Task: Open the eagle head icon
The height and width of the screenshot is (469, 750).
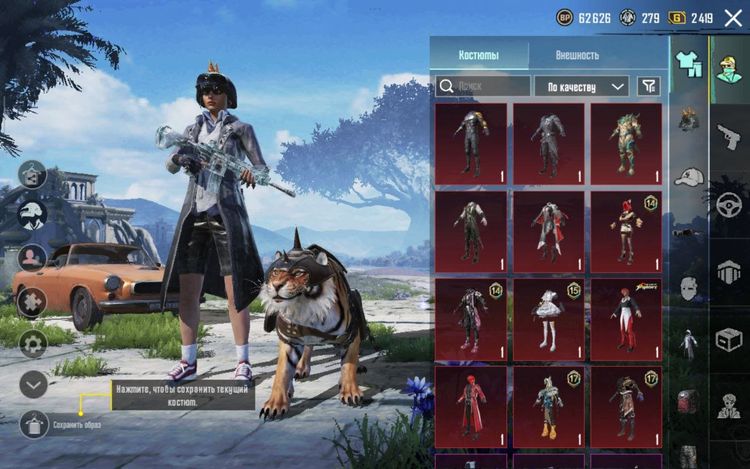Action: (x=33, y=215)
